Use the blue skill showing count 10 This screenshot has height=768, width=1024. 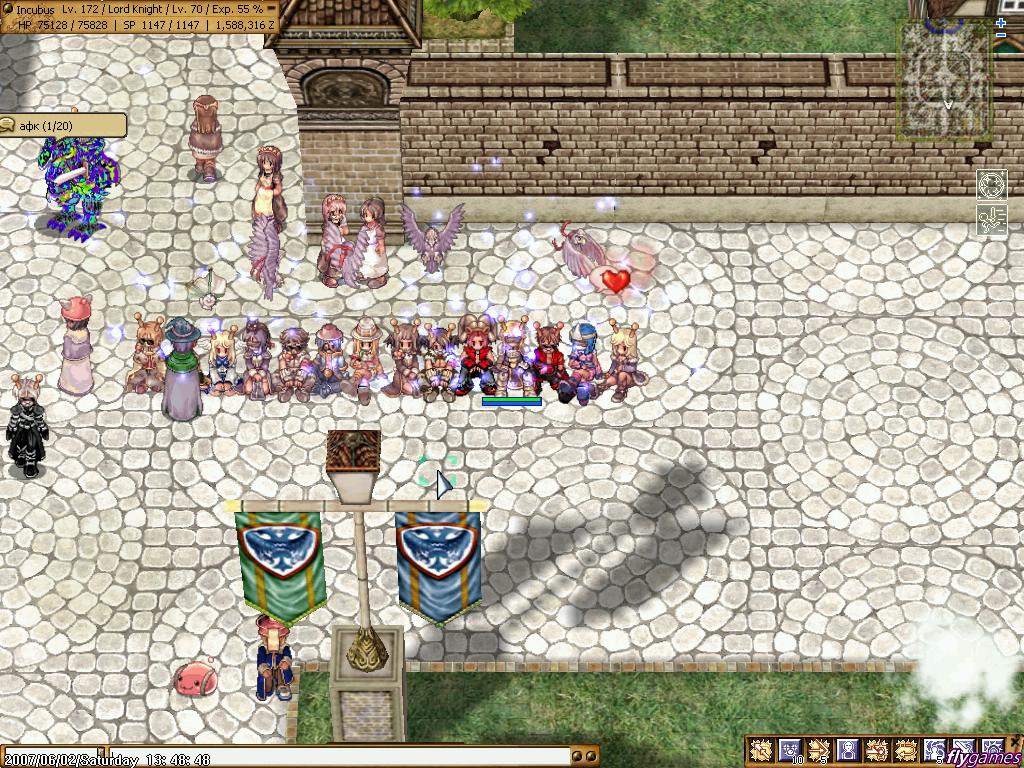[790, 750]
